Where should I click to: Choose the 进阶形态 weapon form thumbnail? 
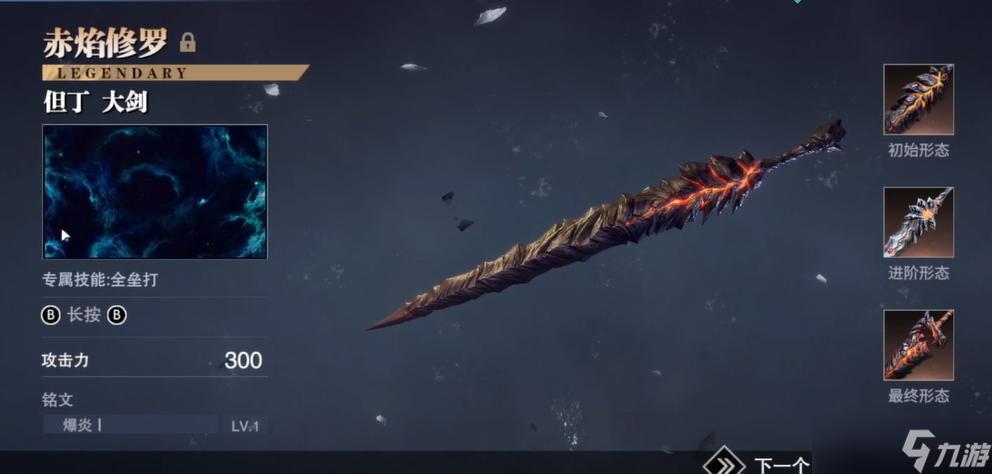pos(918,222)
